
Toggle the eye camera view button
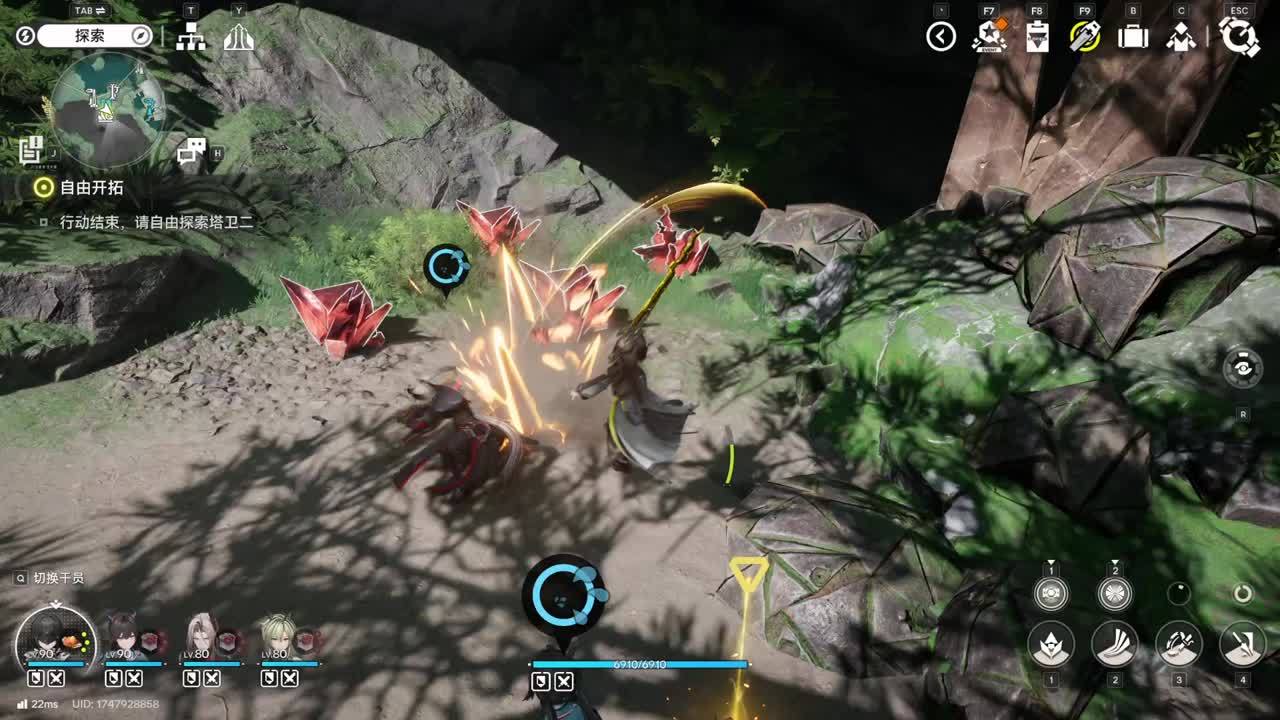point(1242,368)
